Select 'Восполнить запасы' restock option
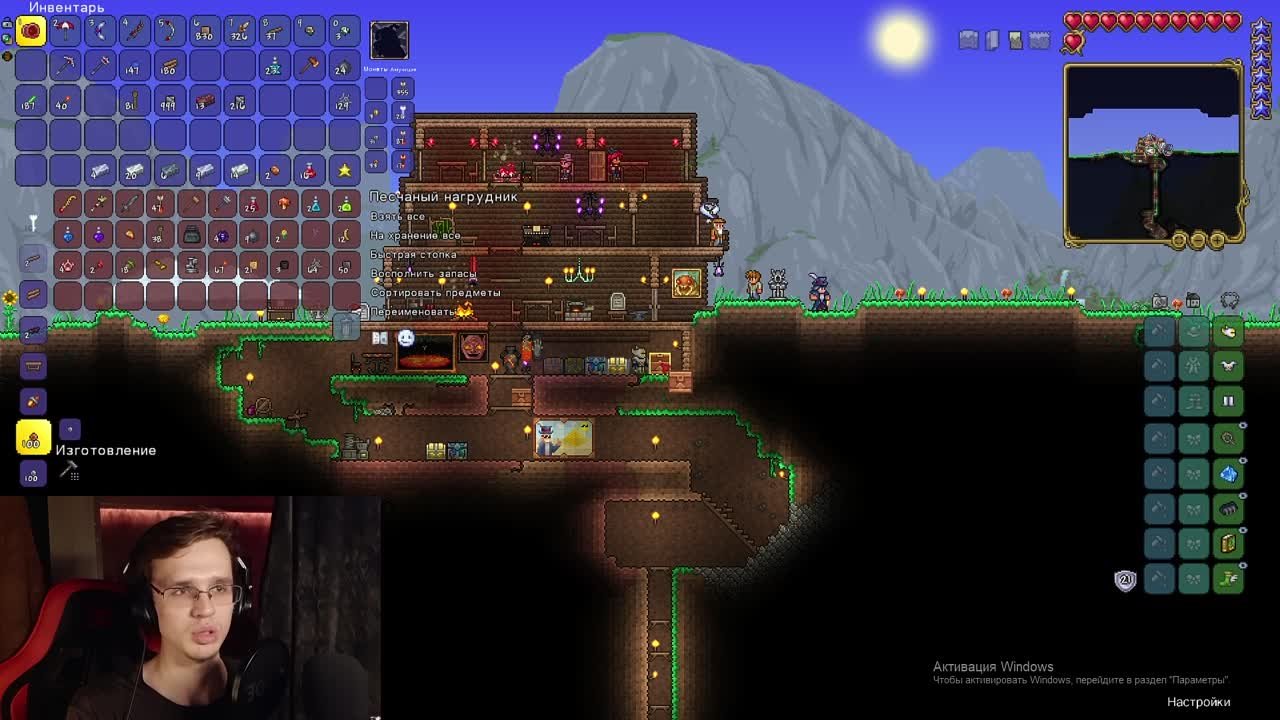The height and width of the screenshot is (720, 1280). coord(423,273)
